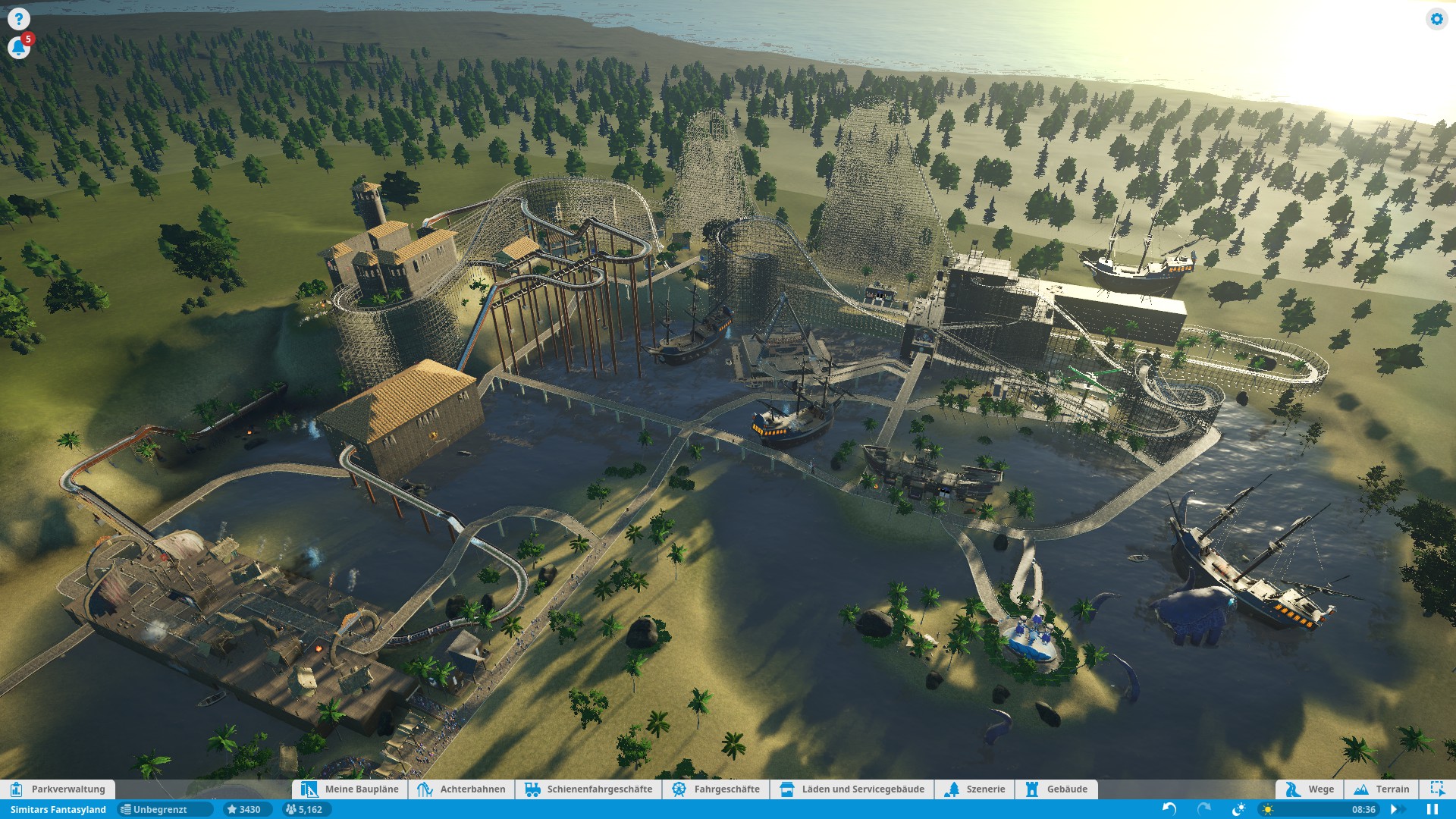The height and width of the screenshot is (819, 1456).
Task: Open the Meine Baupläne tab
Action: click(350, 789)
